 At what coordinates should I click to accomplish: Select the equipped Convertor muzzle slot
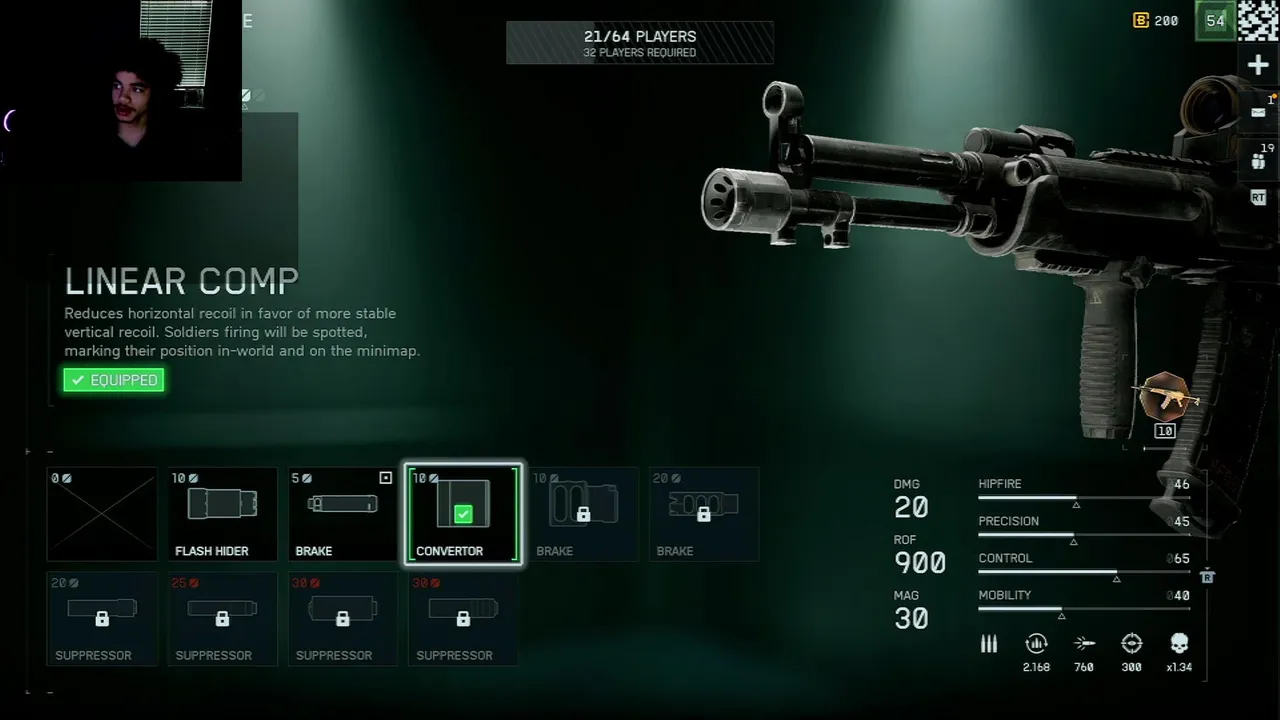coord(462,514)
